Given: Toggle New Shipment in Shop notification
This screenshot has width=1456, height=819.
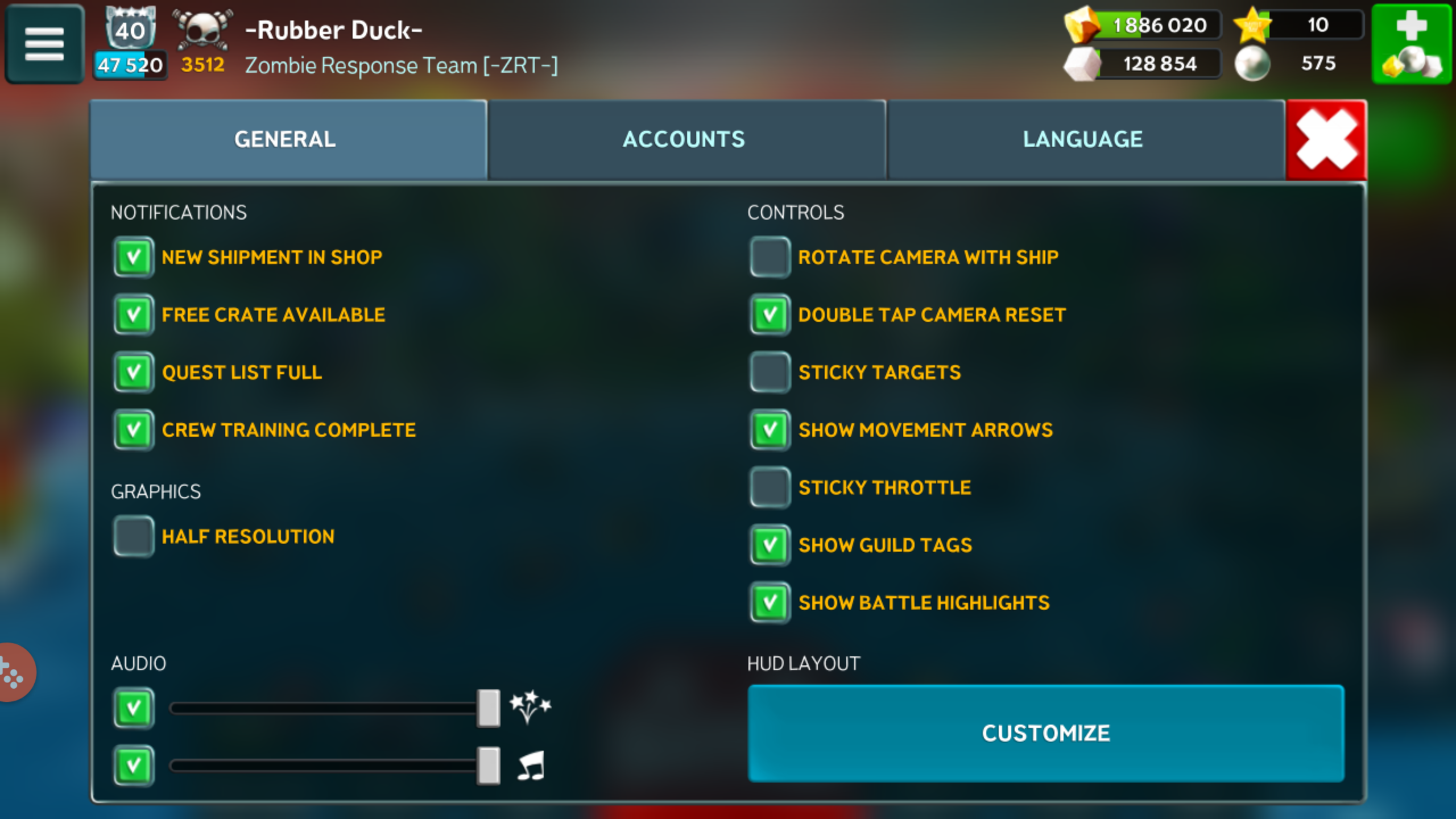Looking at the screenshot, I should tap(134, 257).
